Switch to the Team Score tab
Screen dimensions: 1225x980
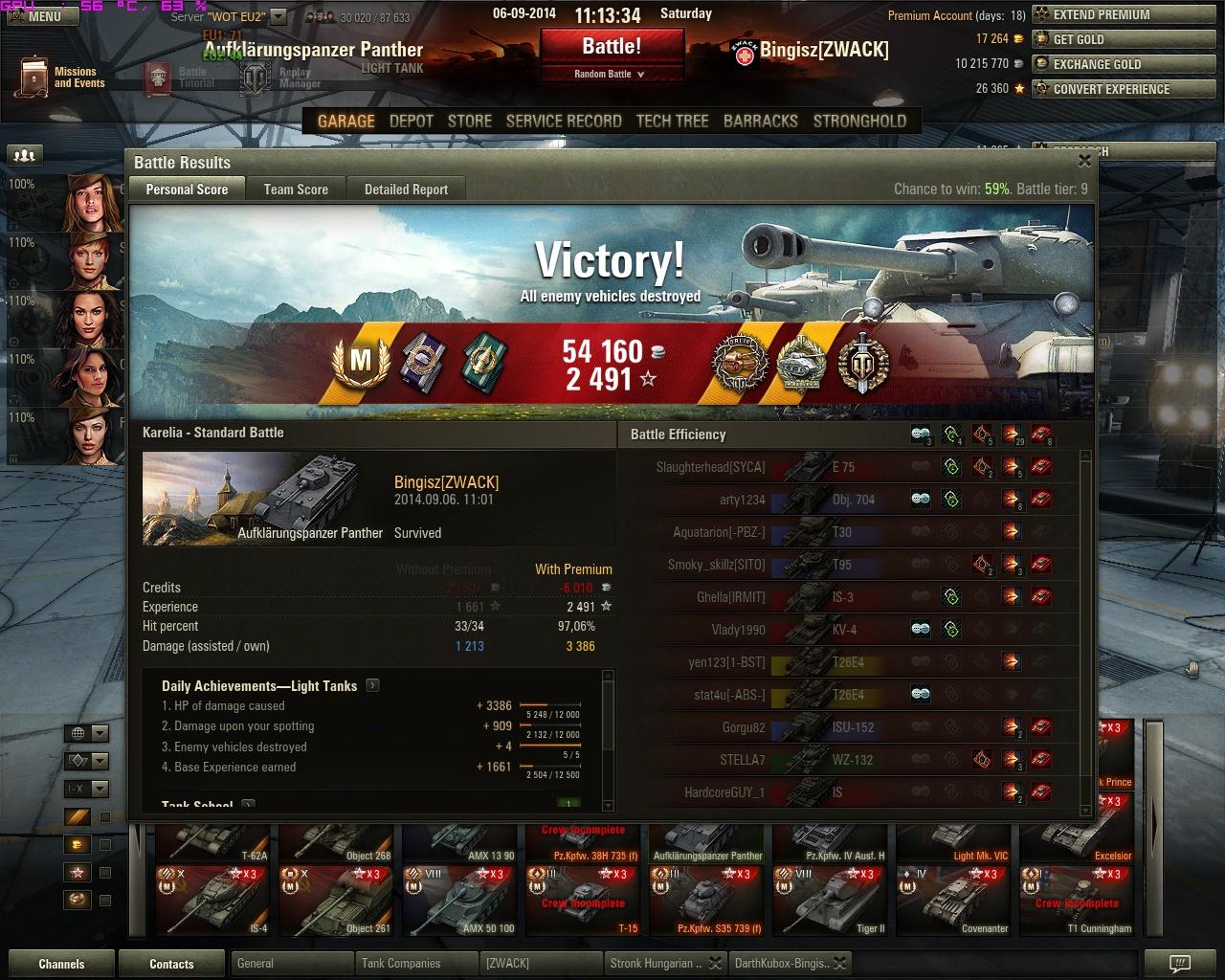(x=296, y=189)
